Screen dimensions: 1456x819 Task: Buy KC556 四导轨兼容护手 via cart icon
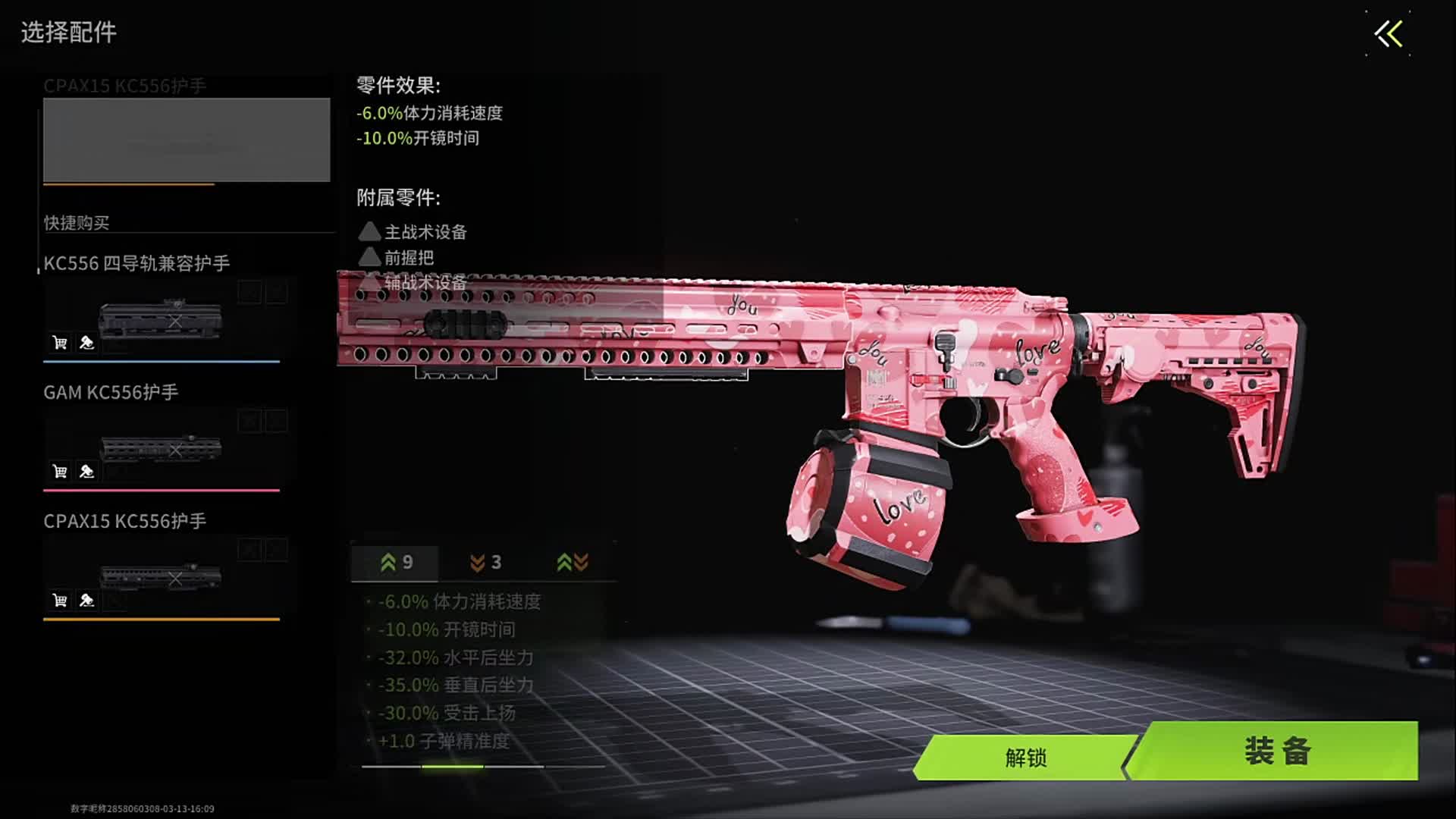pos(60,343)
